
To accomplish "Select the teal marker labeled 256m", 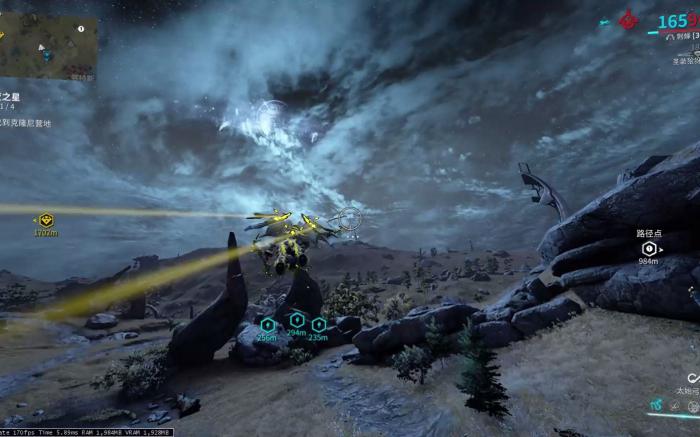I will pos(267,324).
